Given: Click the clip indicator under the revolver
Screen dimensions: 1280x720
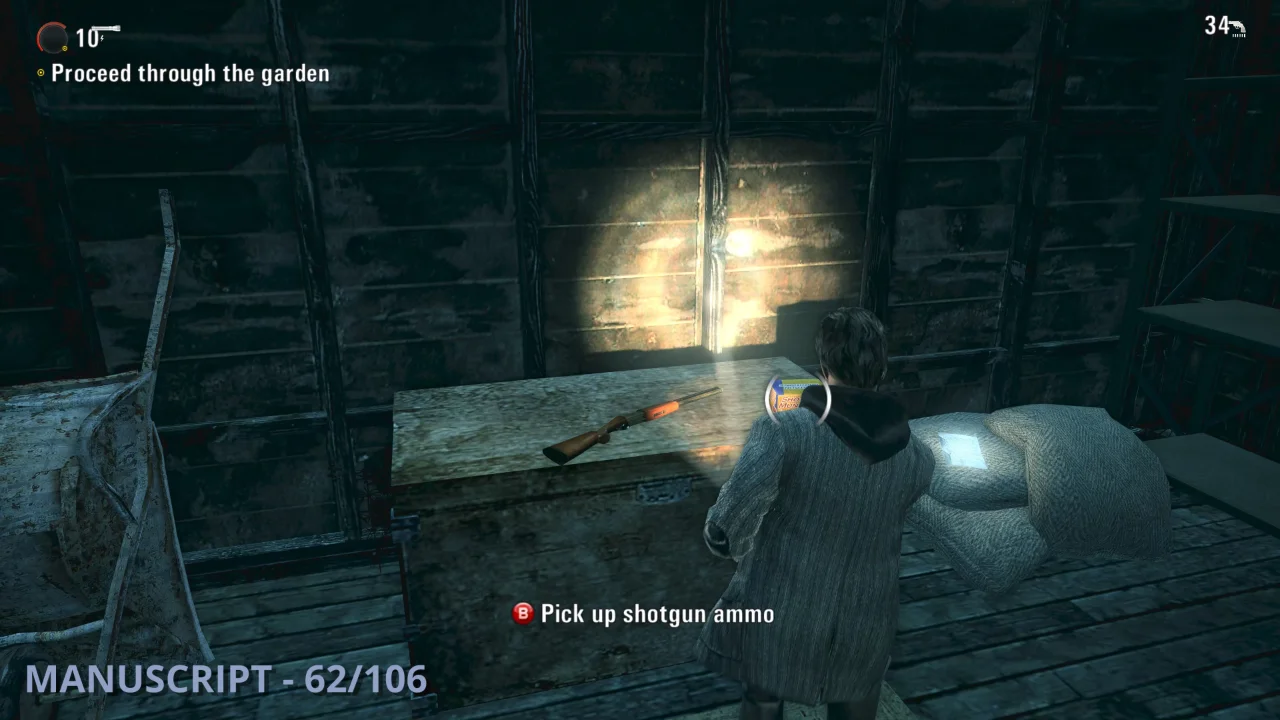Looking at the screenshot, I should [1238, 36].
